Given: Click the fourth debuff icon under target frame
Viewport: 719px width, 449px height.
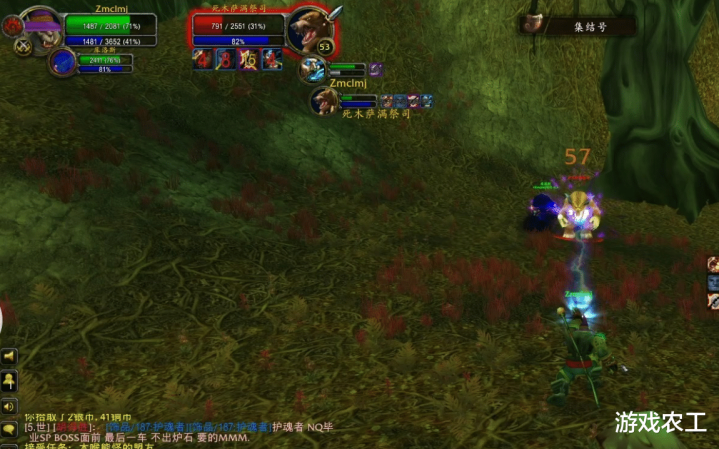Looking at the screenshot, I should click(271, 59).
